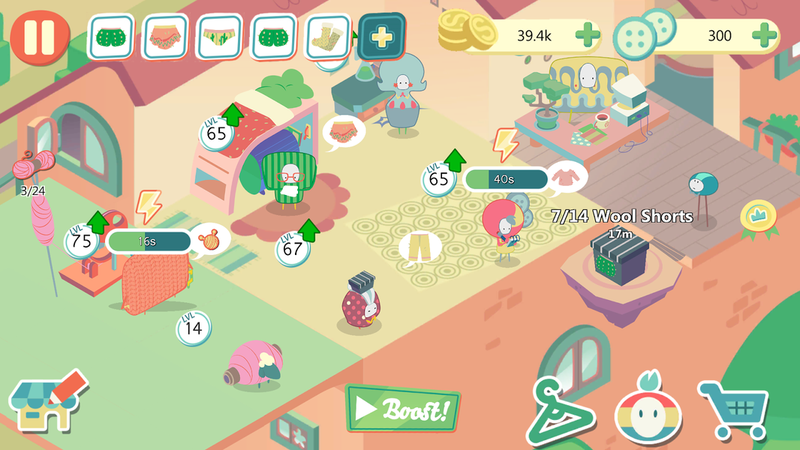The image size is (800, 450).
Task: Add a new clothing slot with plus
Action: (381, 37)
